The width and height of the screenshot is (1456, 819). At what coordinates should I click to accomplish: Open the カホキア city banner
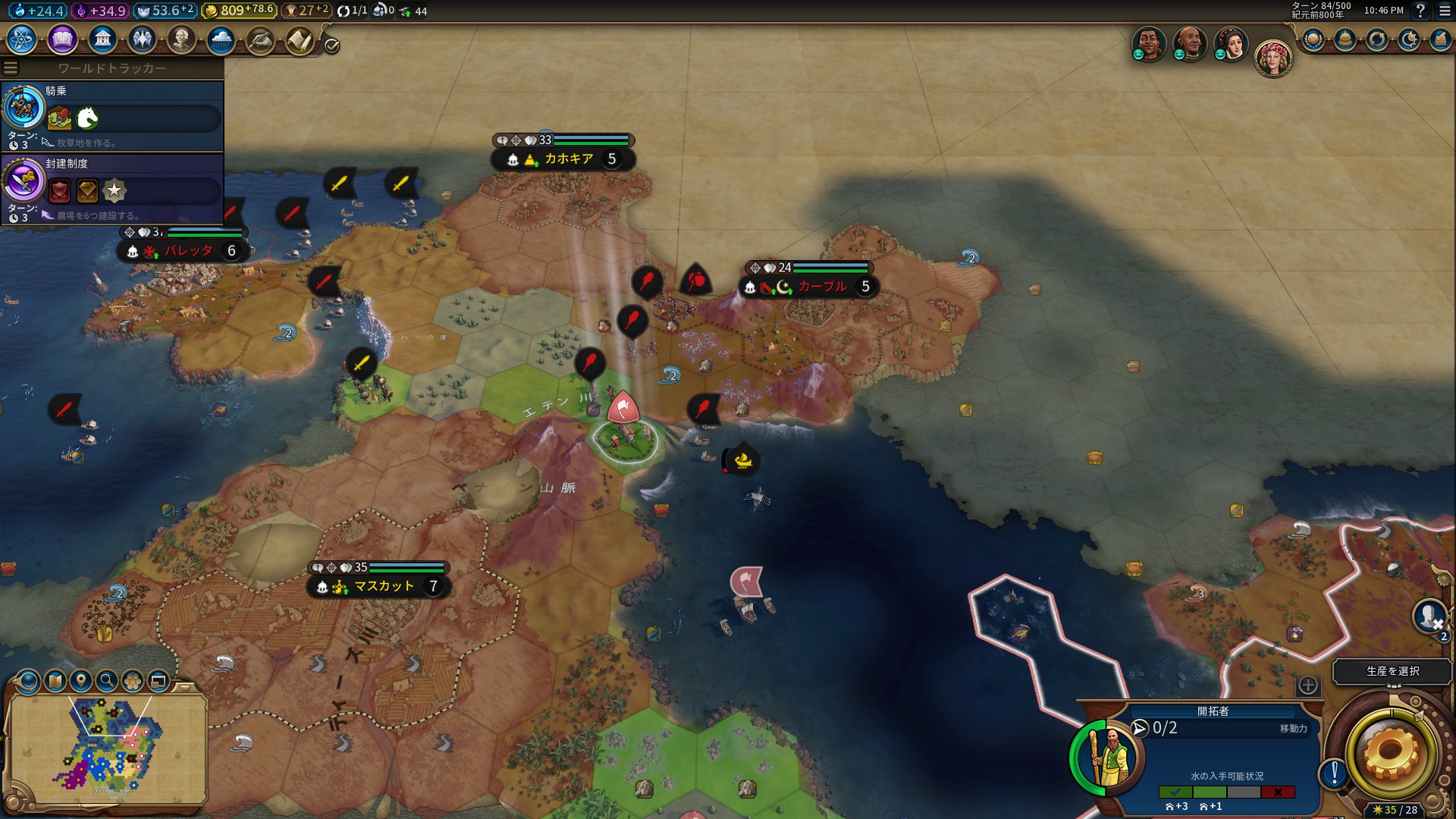(x=569, y=159)
